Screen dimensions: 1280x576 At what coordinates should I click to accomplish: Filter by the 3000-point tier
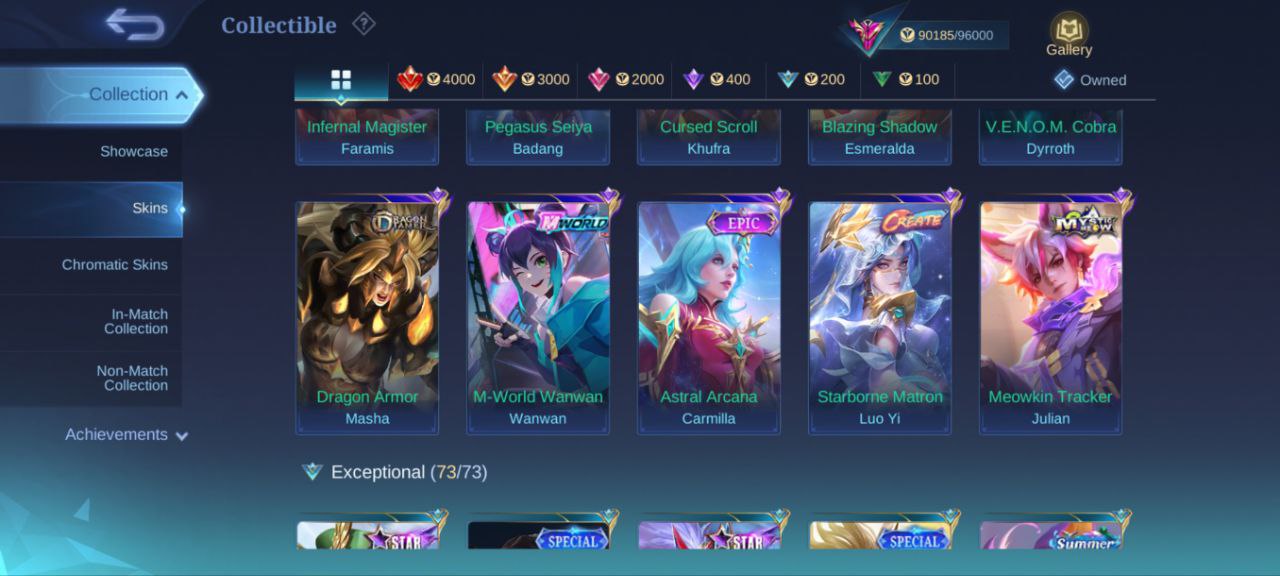(x=530, y=79)
